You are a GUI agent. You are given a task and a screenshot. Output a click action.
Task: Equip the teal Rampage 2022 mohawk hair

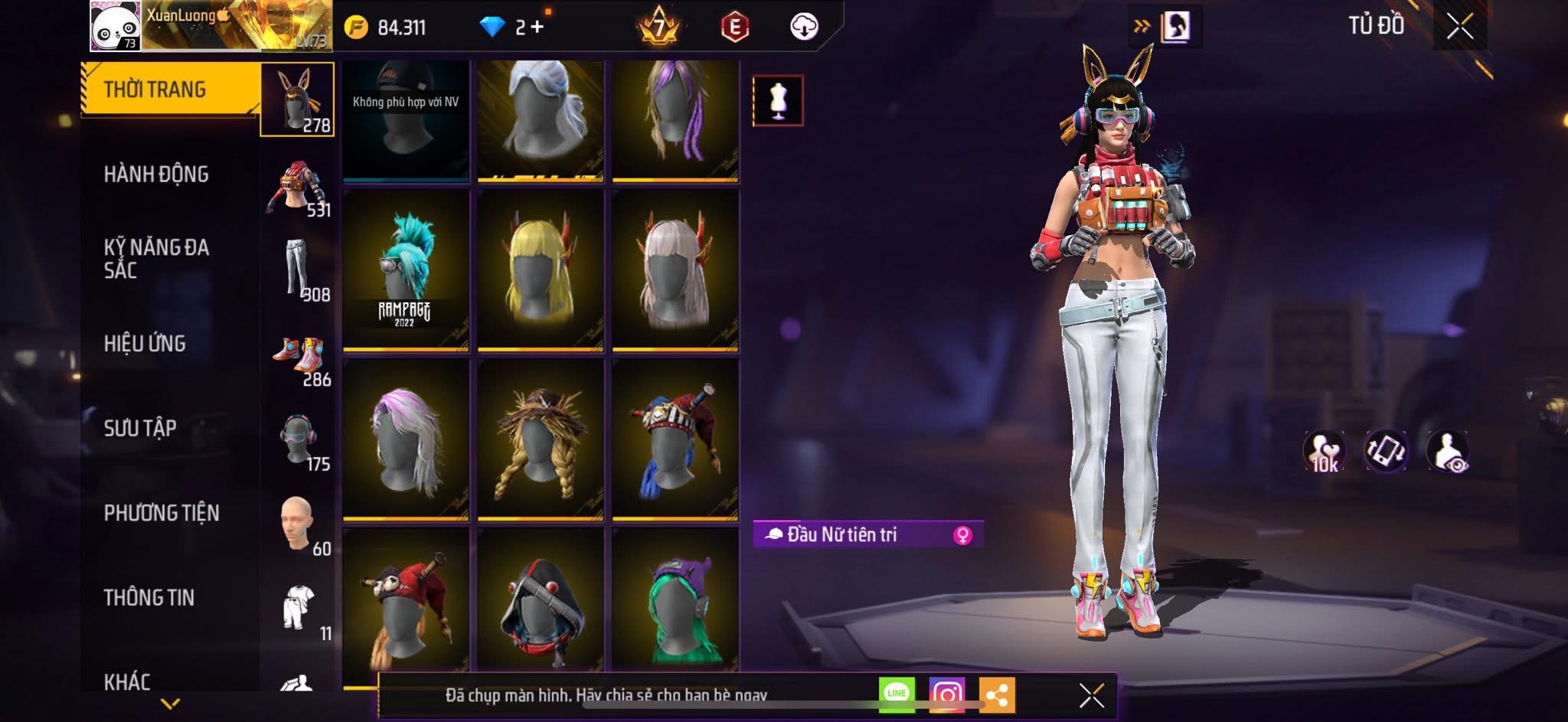406,270
